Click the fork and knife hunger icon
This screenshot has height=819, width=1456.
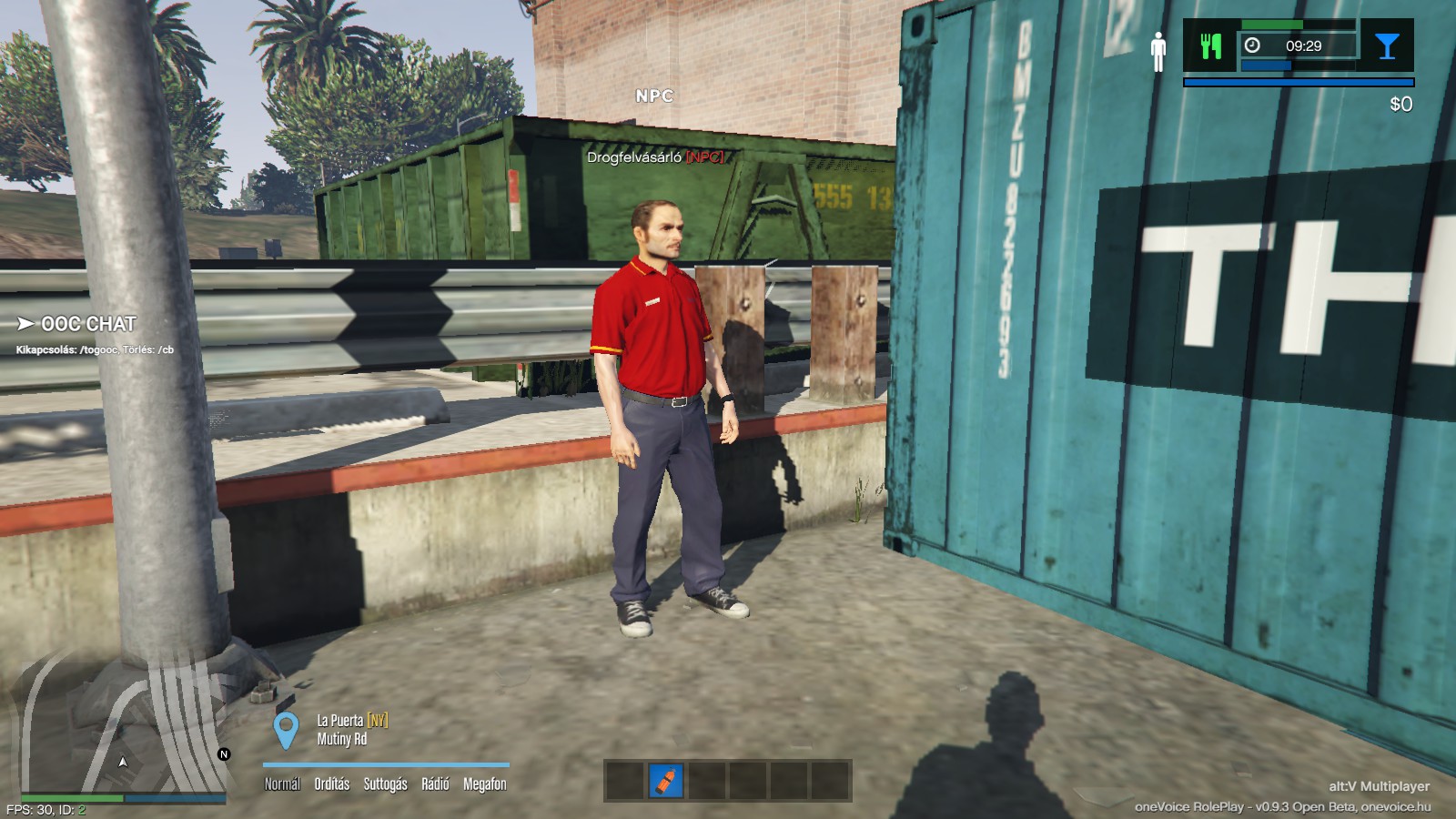click(1210, 45)
